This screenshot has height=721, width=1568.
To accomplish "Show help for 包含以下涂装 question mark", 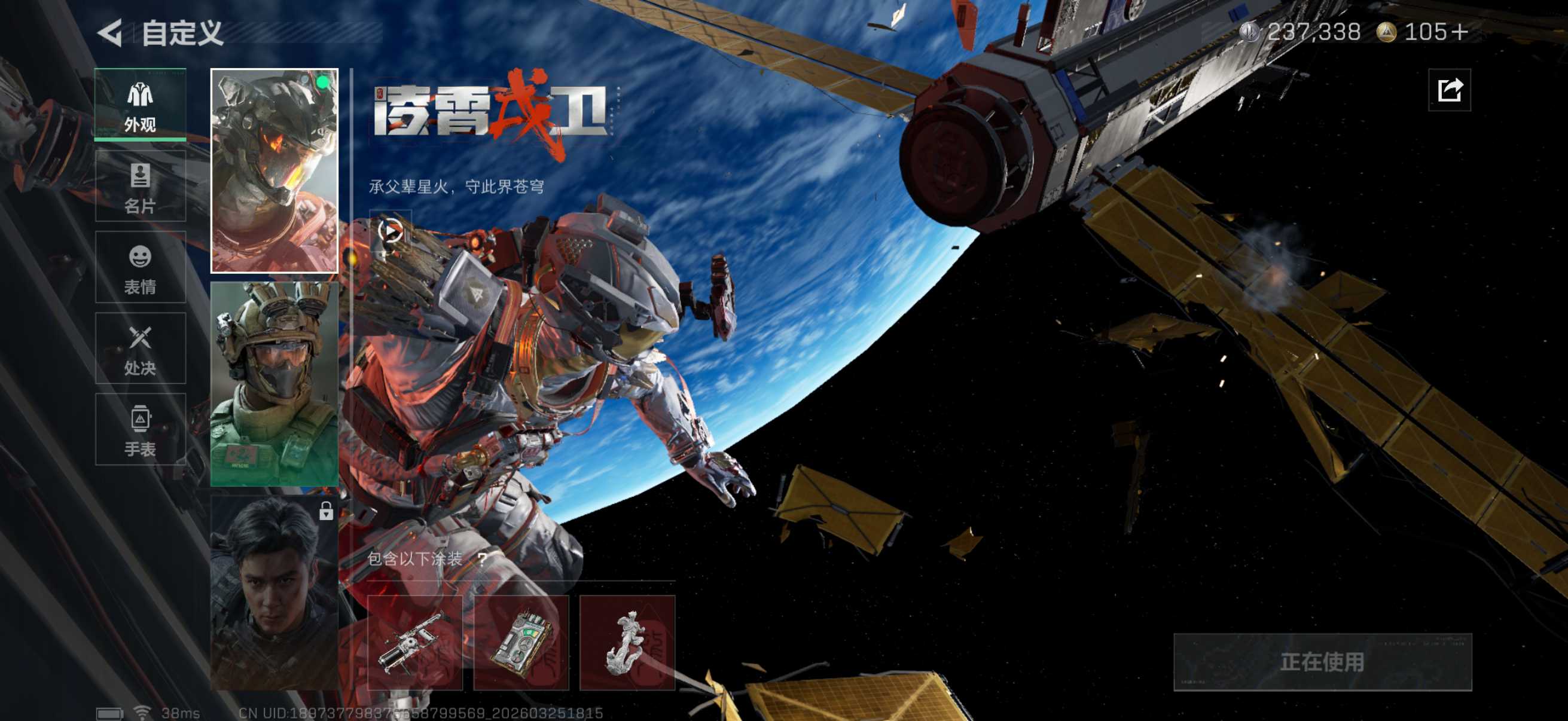I will click(482, 558).
